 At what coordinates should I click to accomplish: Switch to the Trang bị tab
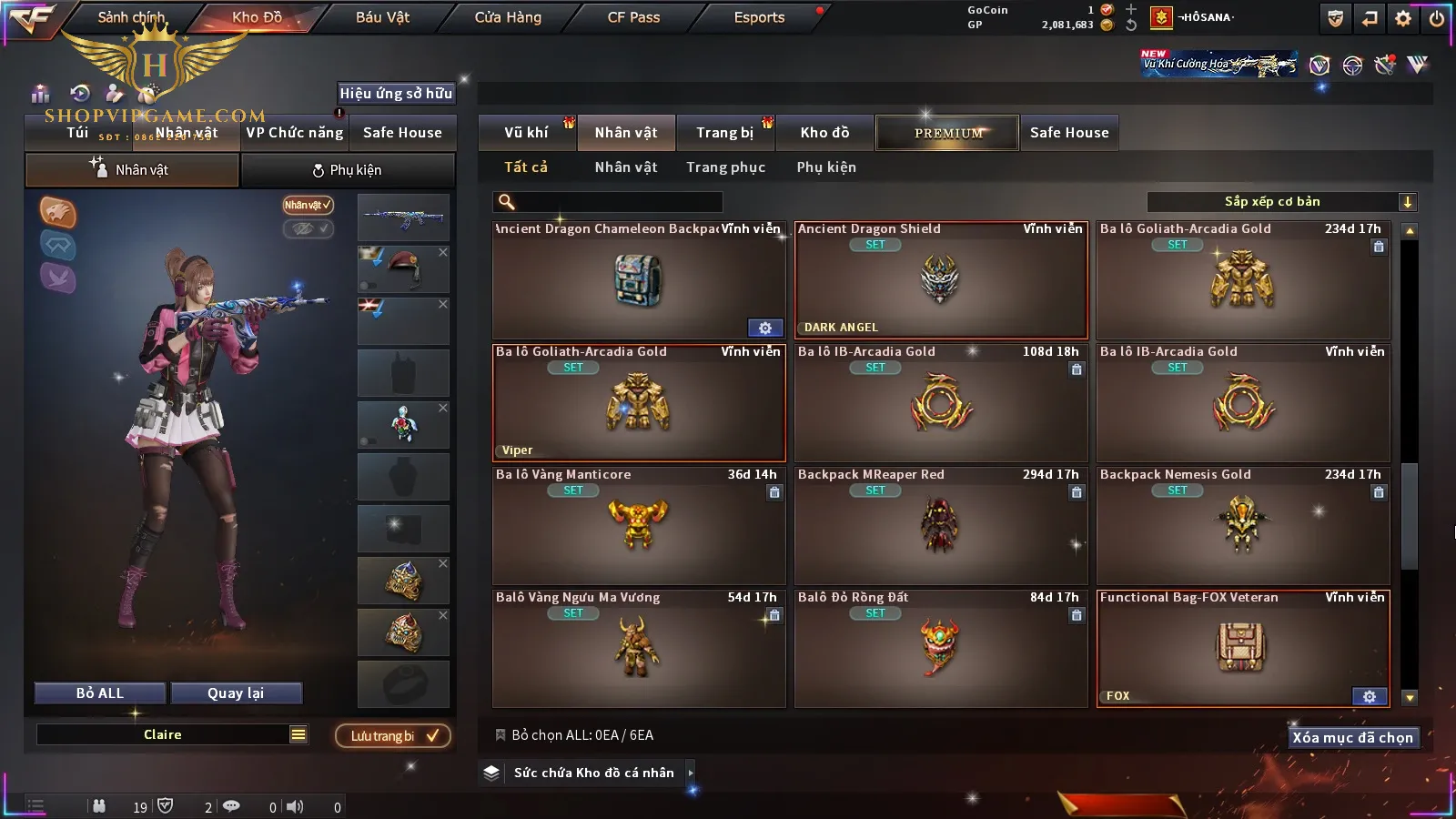(724, 133)
